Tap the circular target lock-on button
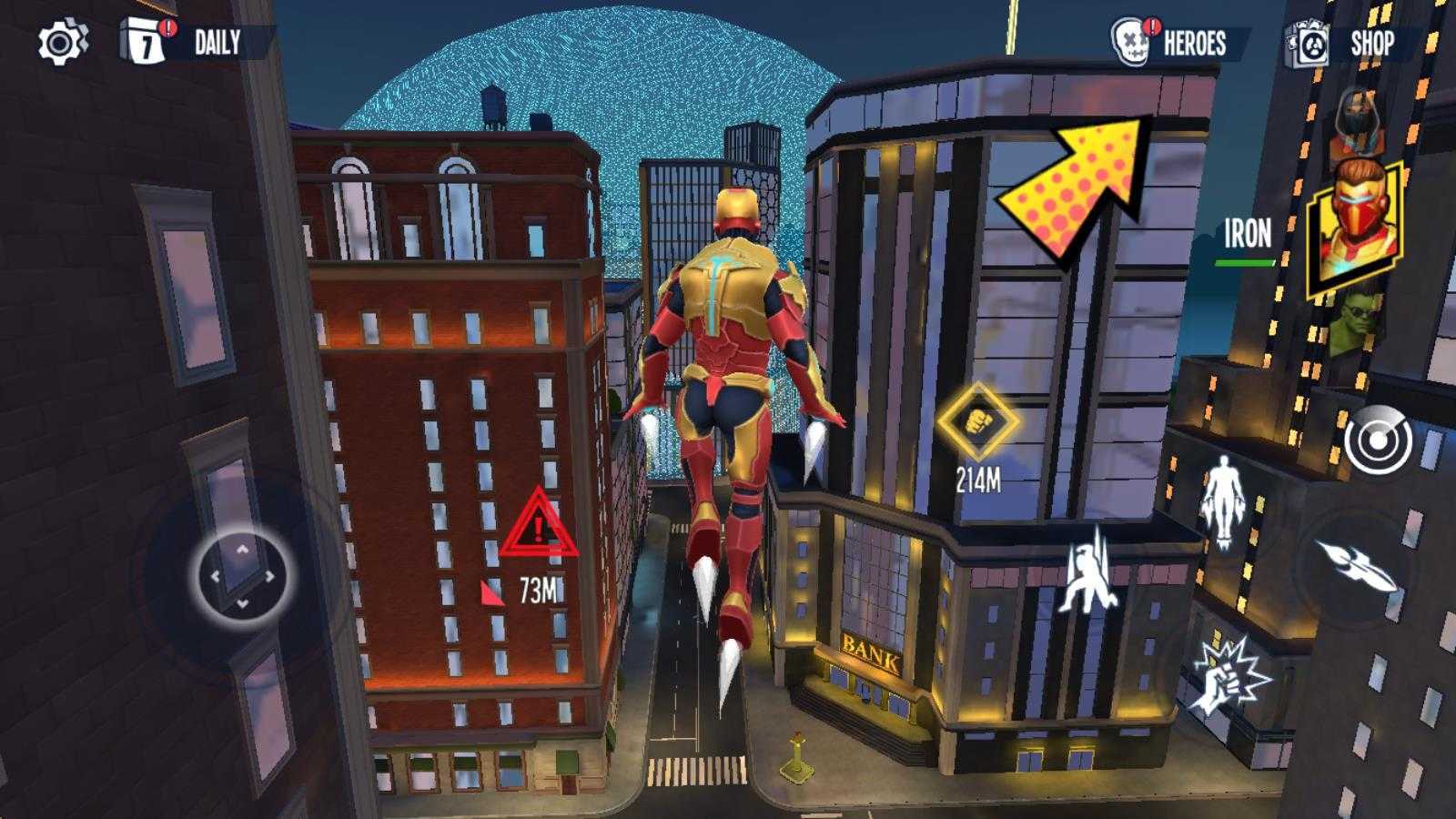 1378,441
